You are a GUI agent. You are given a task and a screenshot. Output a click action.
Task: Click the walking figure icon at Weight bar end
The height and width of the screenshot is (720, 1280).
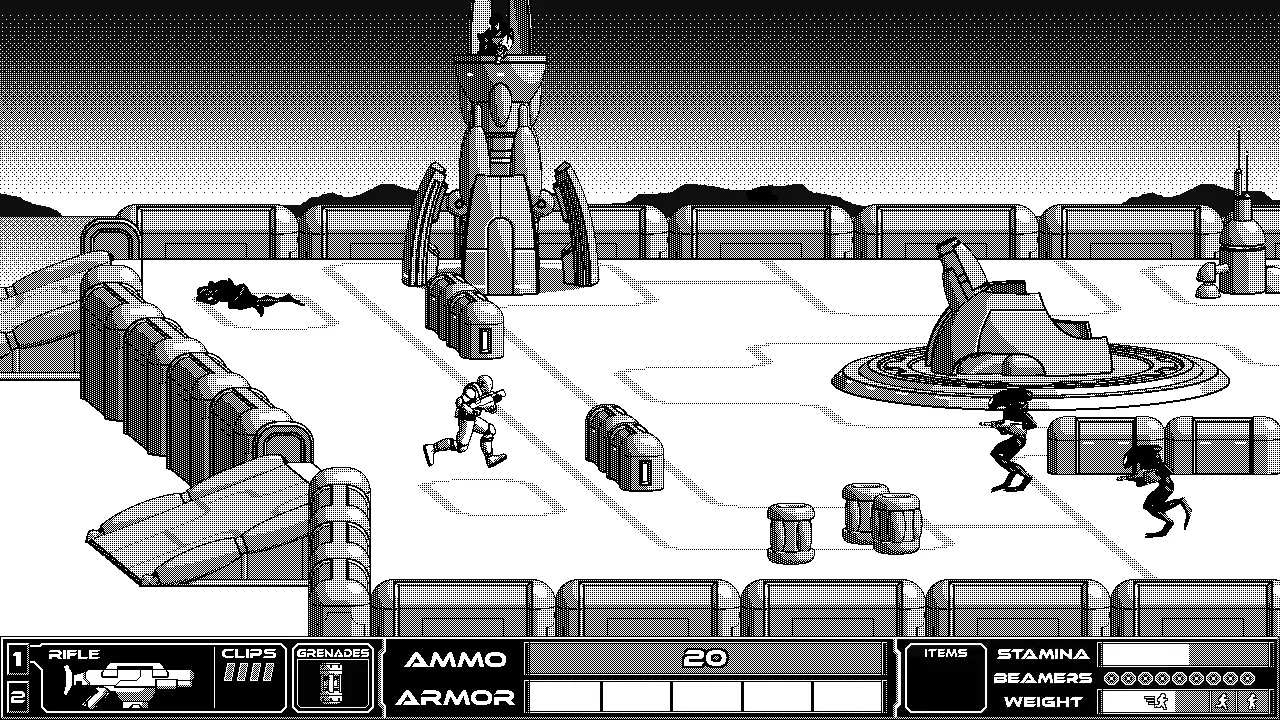pos(1252,703)
